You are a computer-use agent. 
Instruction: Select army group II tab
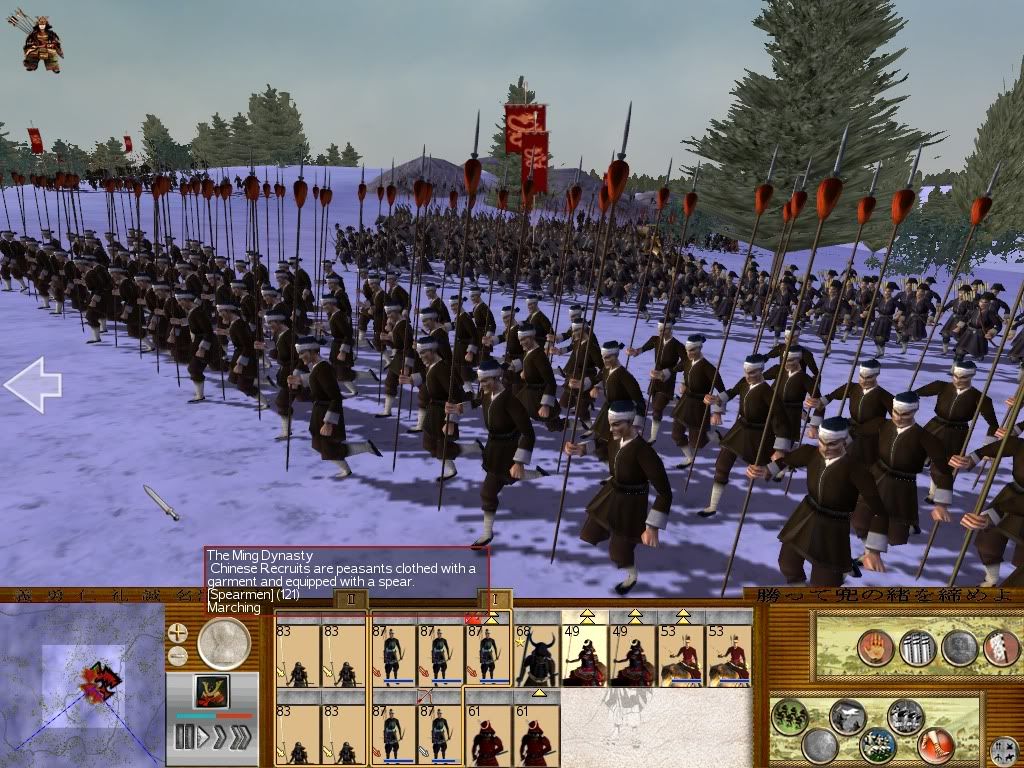[x=350, y=599]
